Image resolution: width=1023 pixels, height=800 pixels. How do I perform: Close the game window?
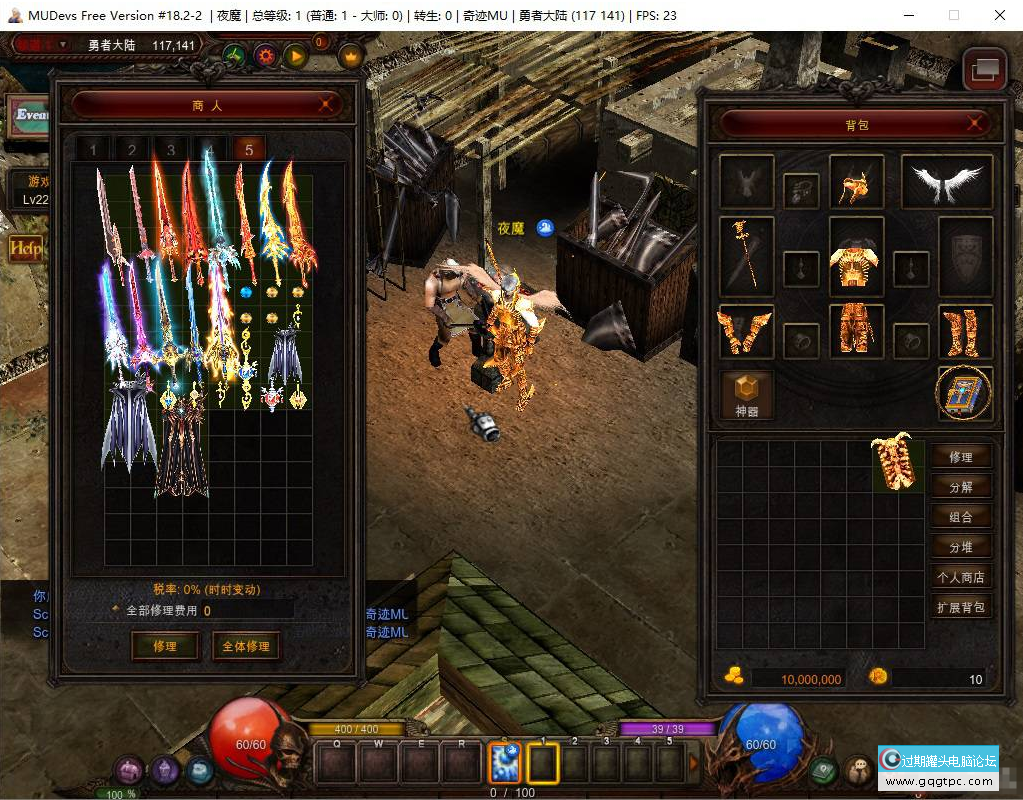click(999, 15)
